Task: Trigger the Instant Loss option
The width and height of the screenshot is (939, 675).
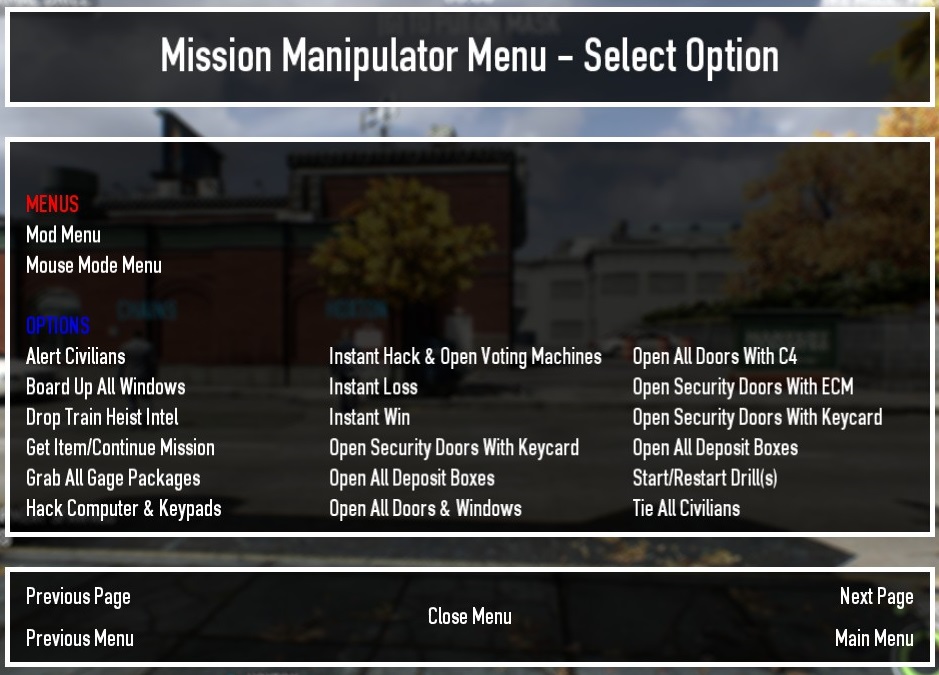Action: click(x=373, y=387)
